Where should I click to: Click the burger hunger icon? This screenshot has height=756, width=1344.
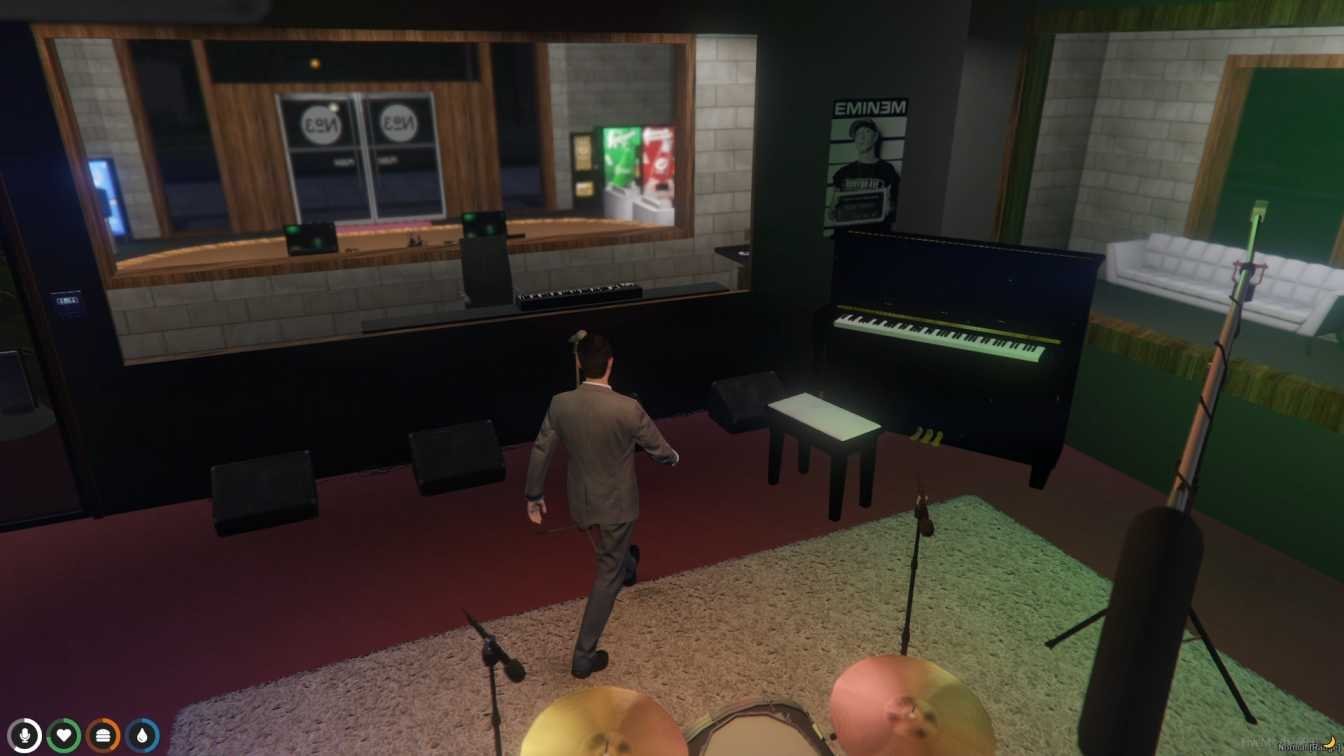(x=103, y=736)
